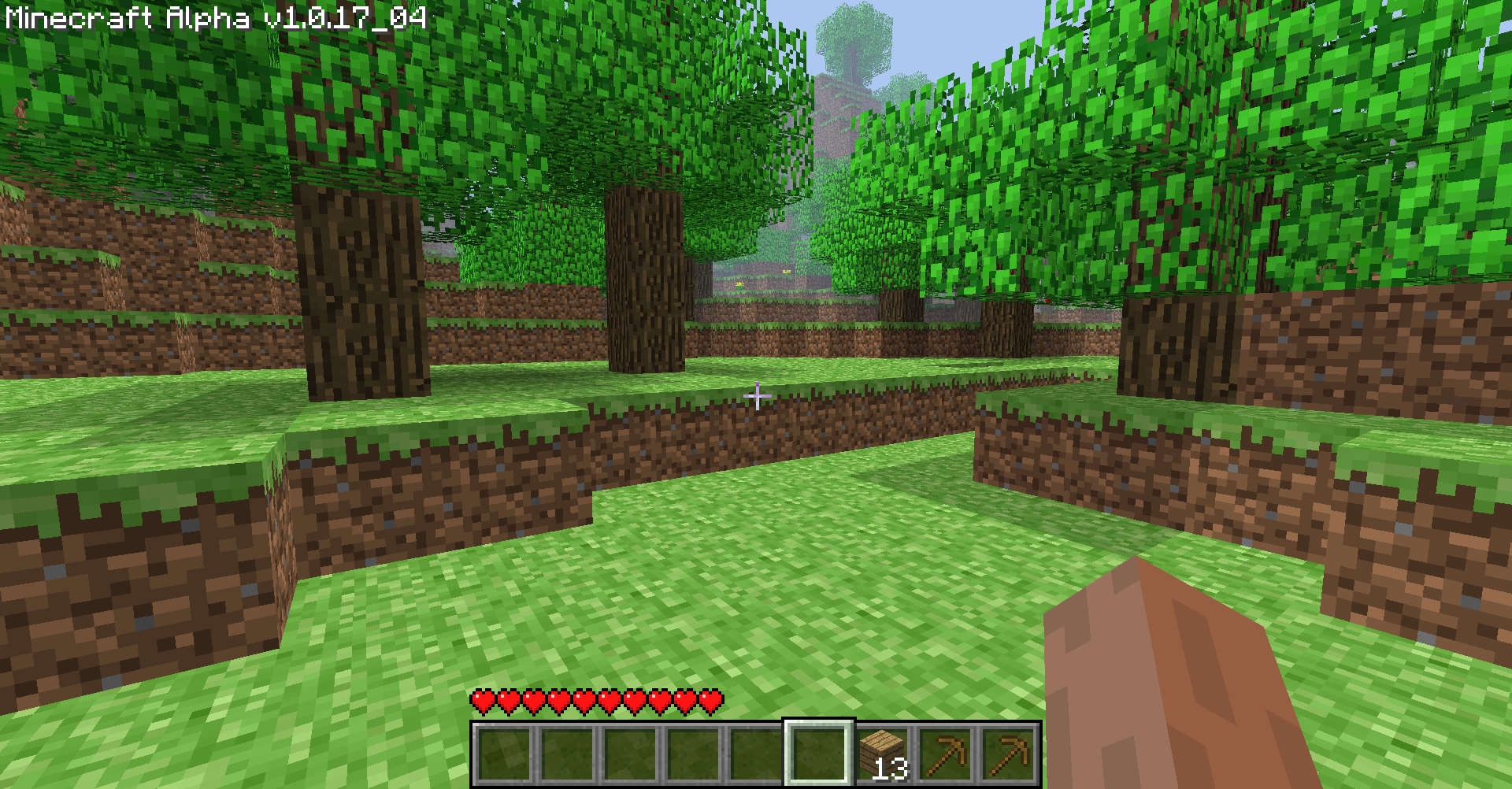Select the rightmost pickaxe in the hotbar
Viewport: 1512px width, 789px height.
click(1010, 752)
